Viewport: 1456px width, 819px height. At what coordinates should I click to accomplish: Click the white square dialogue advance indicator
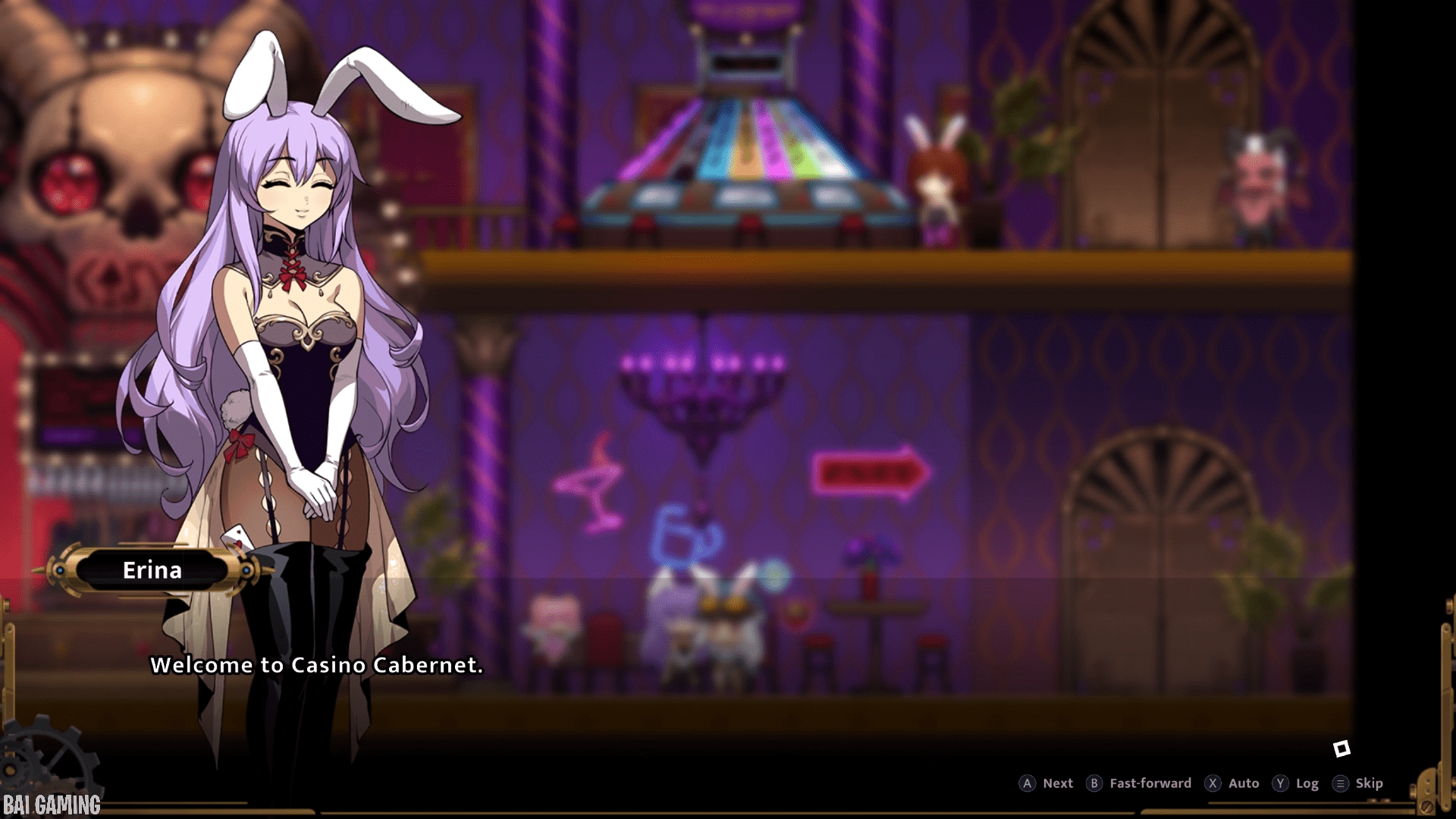point(1341,749)
